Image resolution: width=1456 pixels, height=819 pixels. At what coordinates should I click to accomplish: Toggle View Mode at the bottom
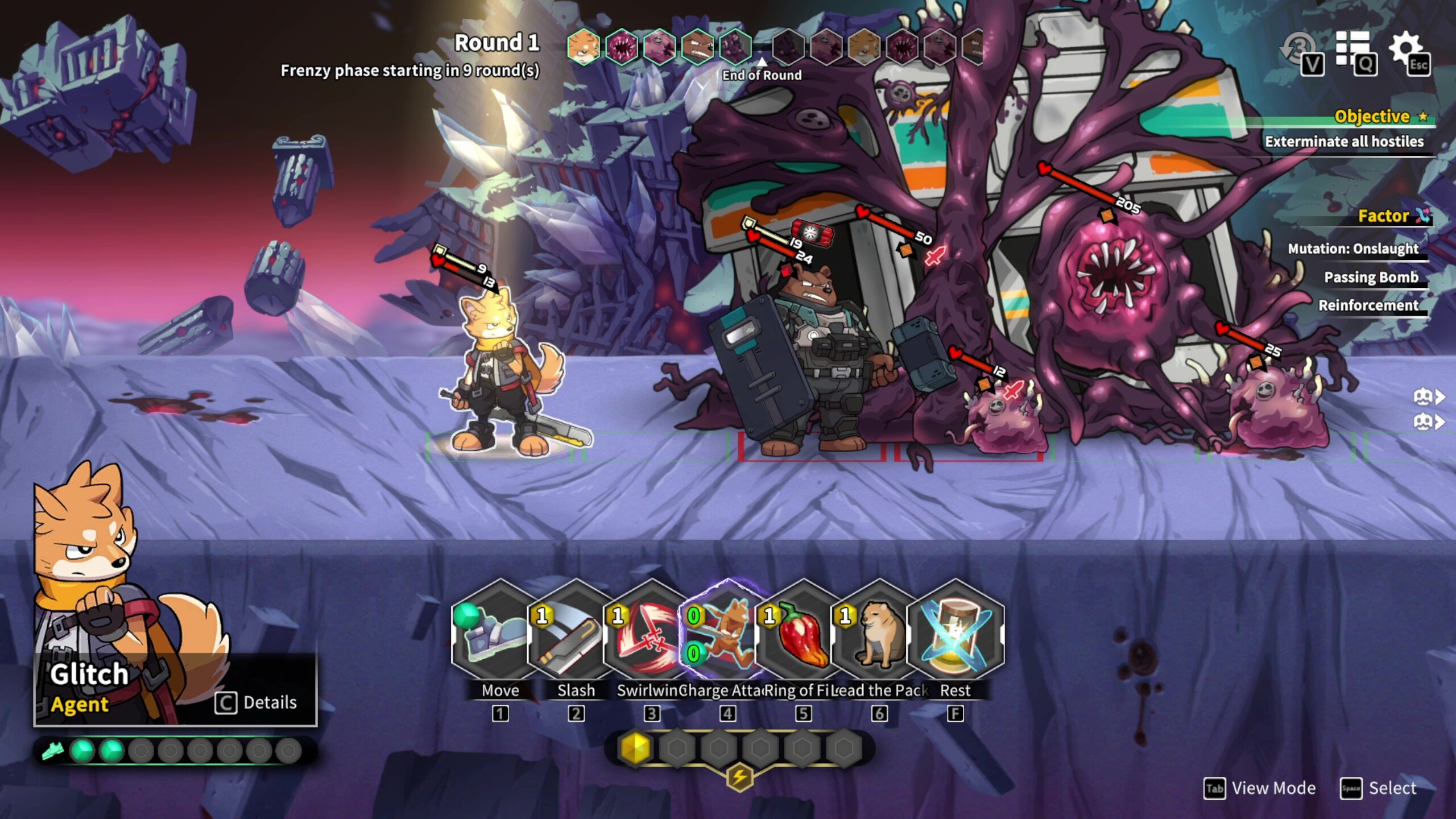pos(1260,788)
